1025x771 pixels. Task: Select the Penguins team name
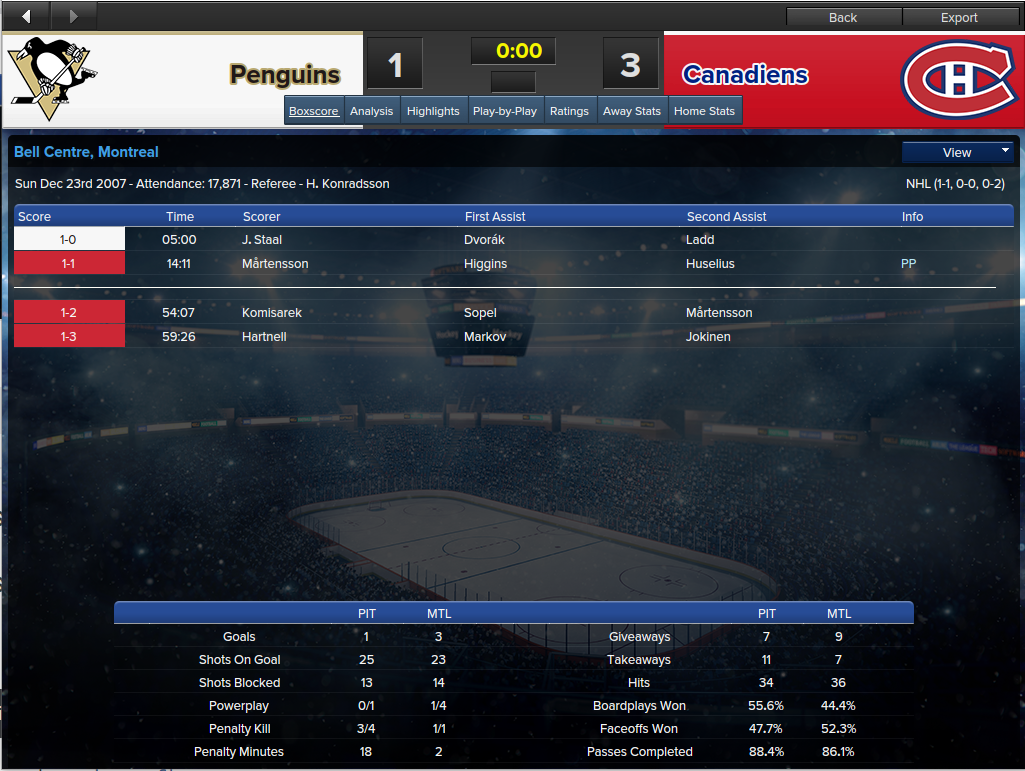pyautogui.click(x=285, y=75)
